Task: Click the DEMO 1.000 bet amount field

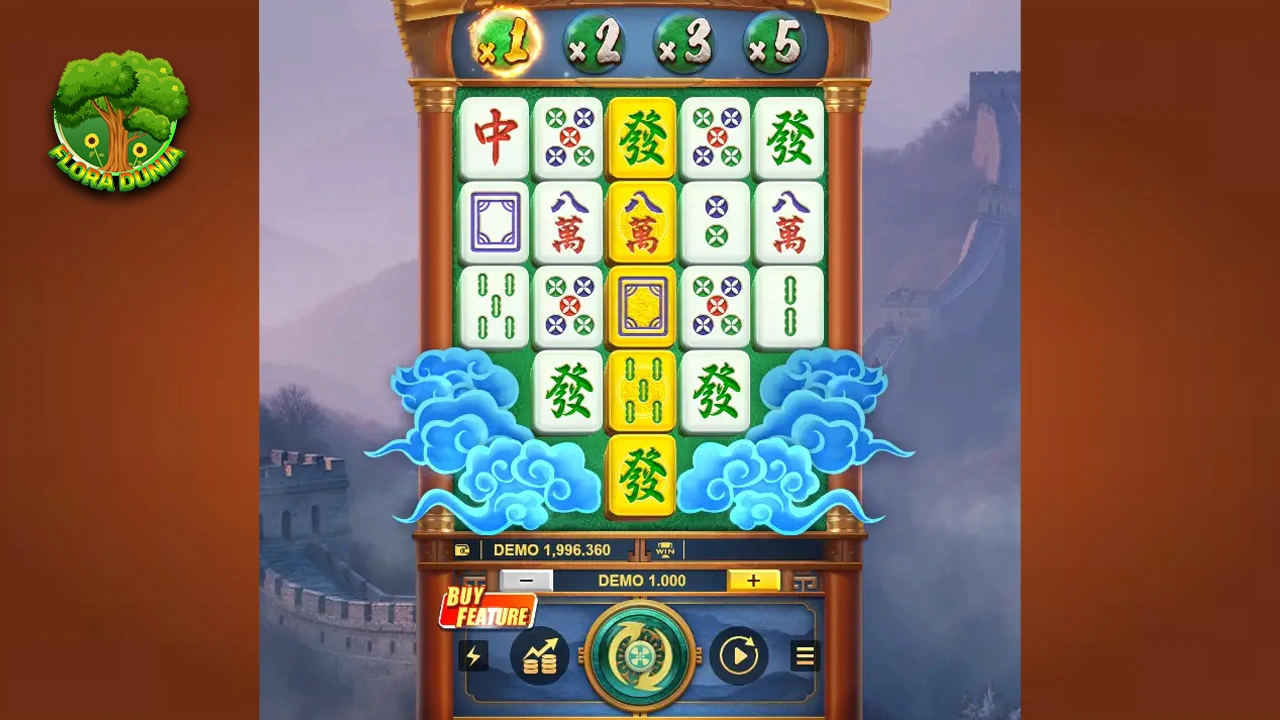Action: [641, 580]
